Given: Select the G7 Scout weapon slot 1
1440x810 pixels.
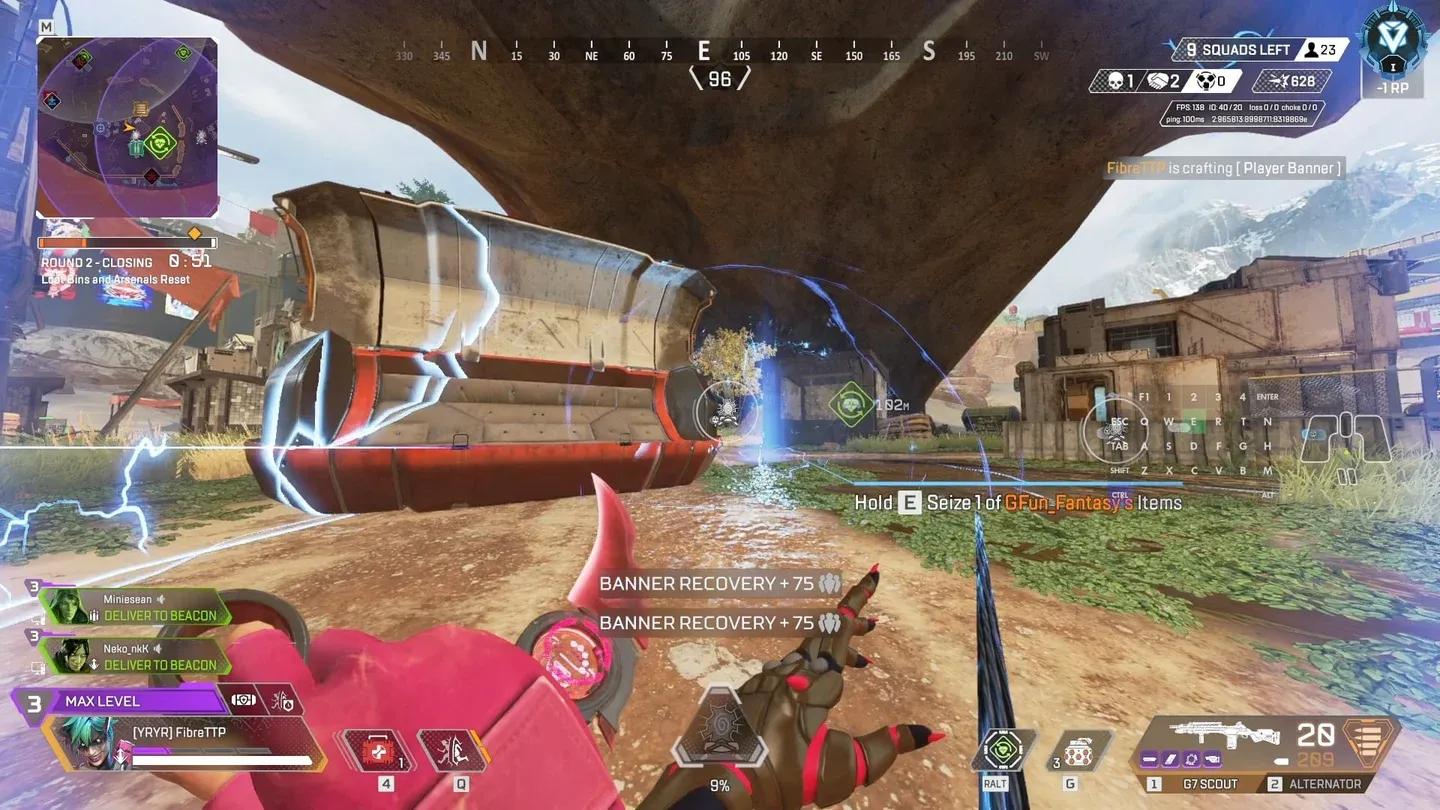Looking at the screenshot, I should pos(1210,783).
